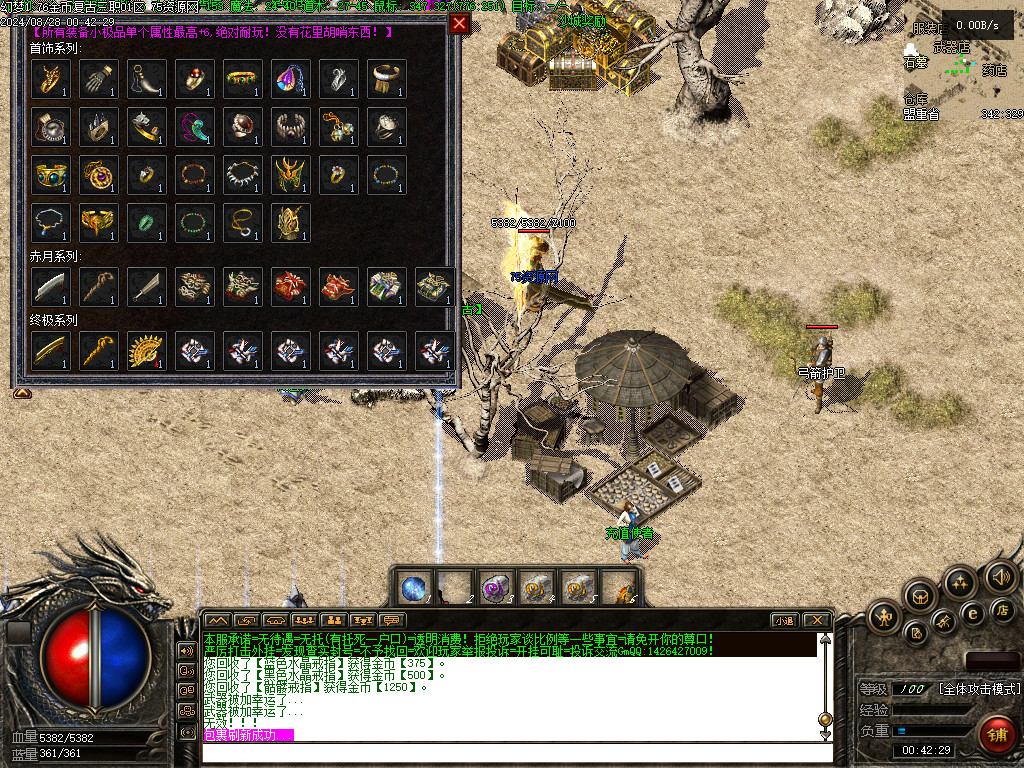Choose the red armor in the 赤月 series
The height and width of the screenshot is (768, 1024).
tap(291, 287)
